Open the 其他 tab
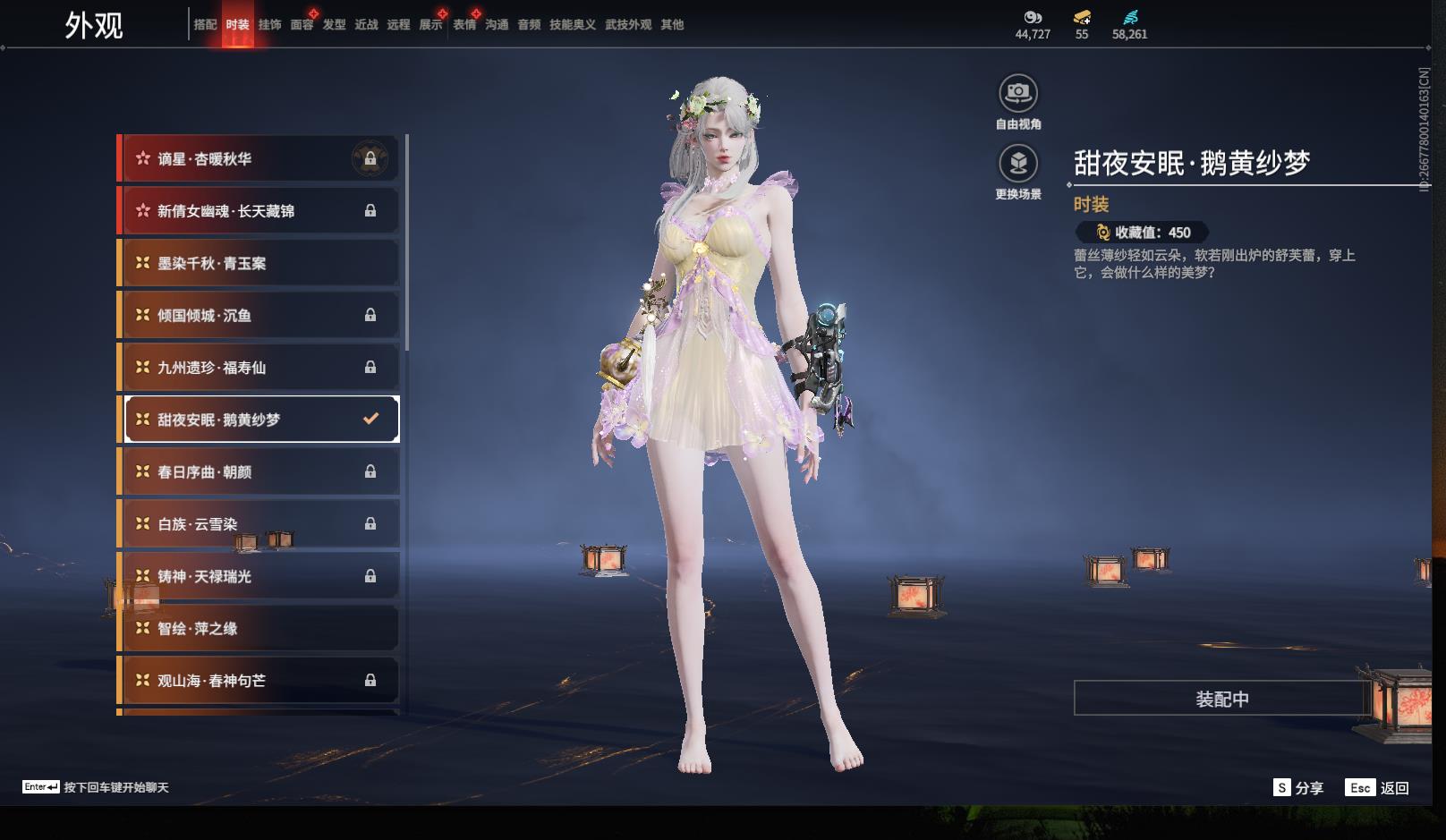 (x=672, y=25)
